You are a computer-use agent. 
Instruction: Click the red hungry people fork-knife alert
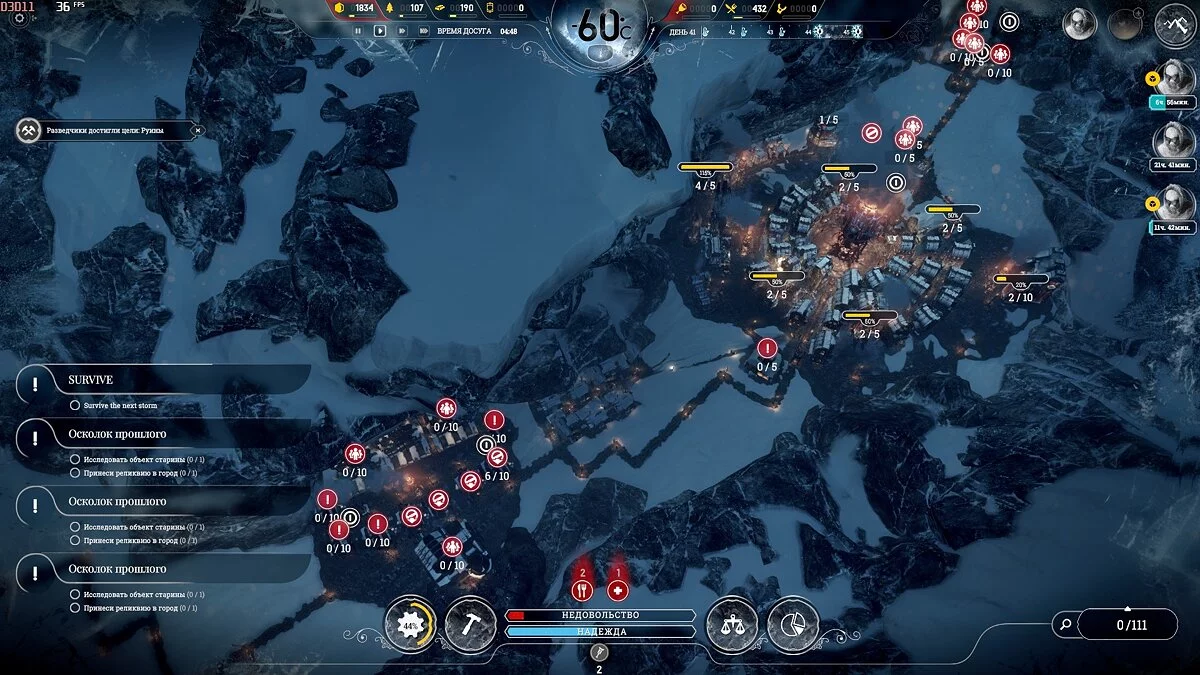pos(582,590)
